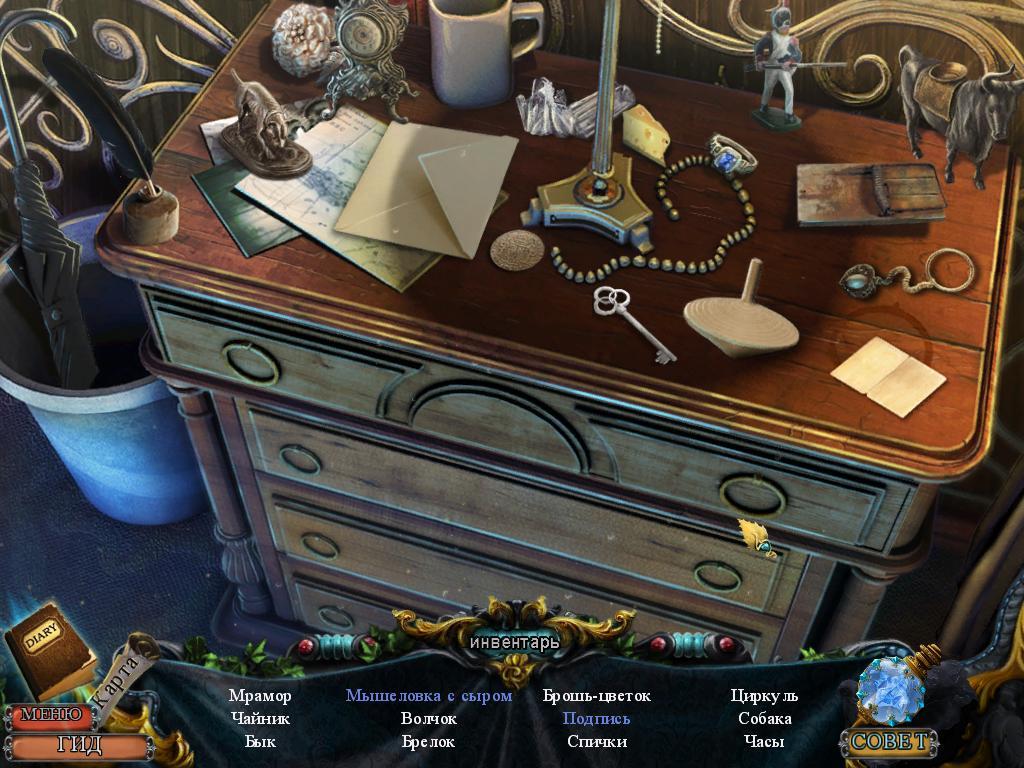Image resolution: width=1024 pixels, height=768 pixels.
Task: Open the ГИД strategy guide
Action: pos(78,745)
